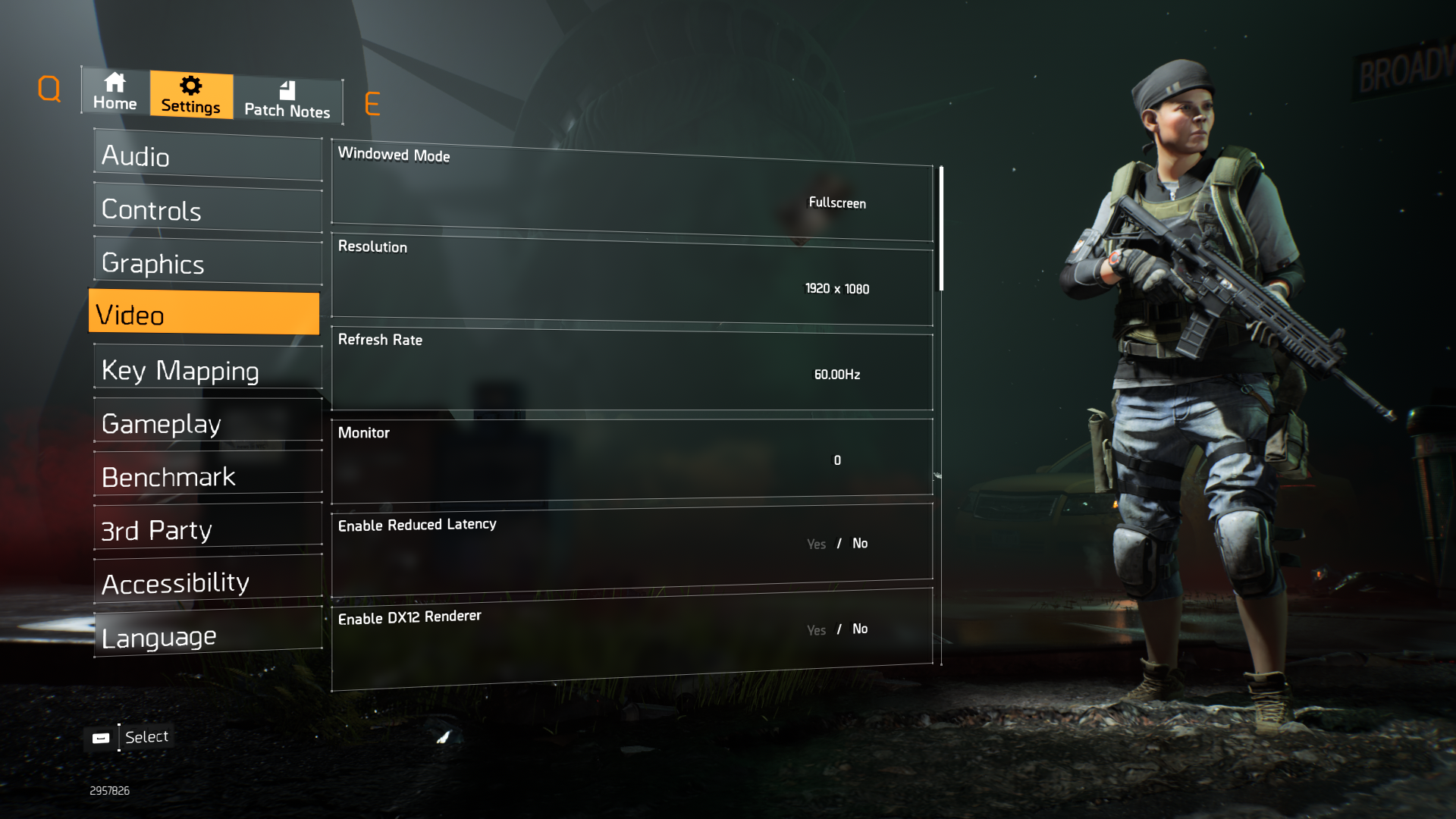
Task: Go to the Home tab
Action: point(115,92)
